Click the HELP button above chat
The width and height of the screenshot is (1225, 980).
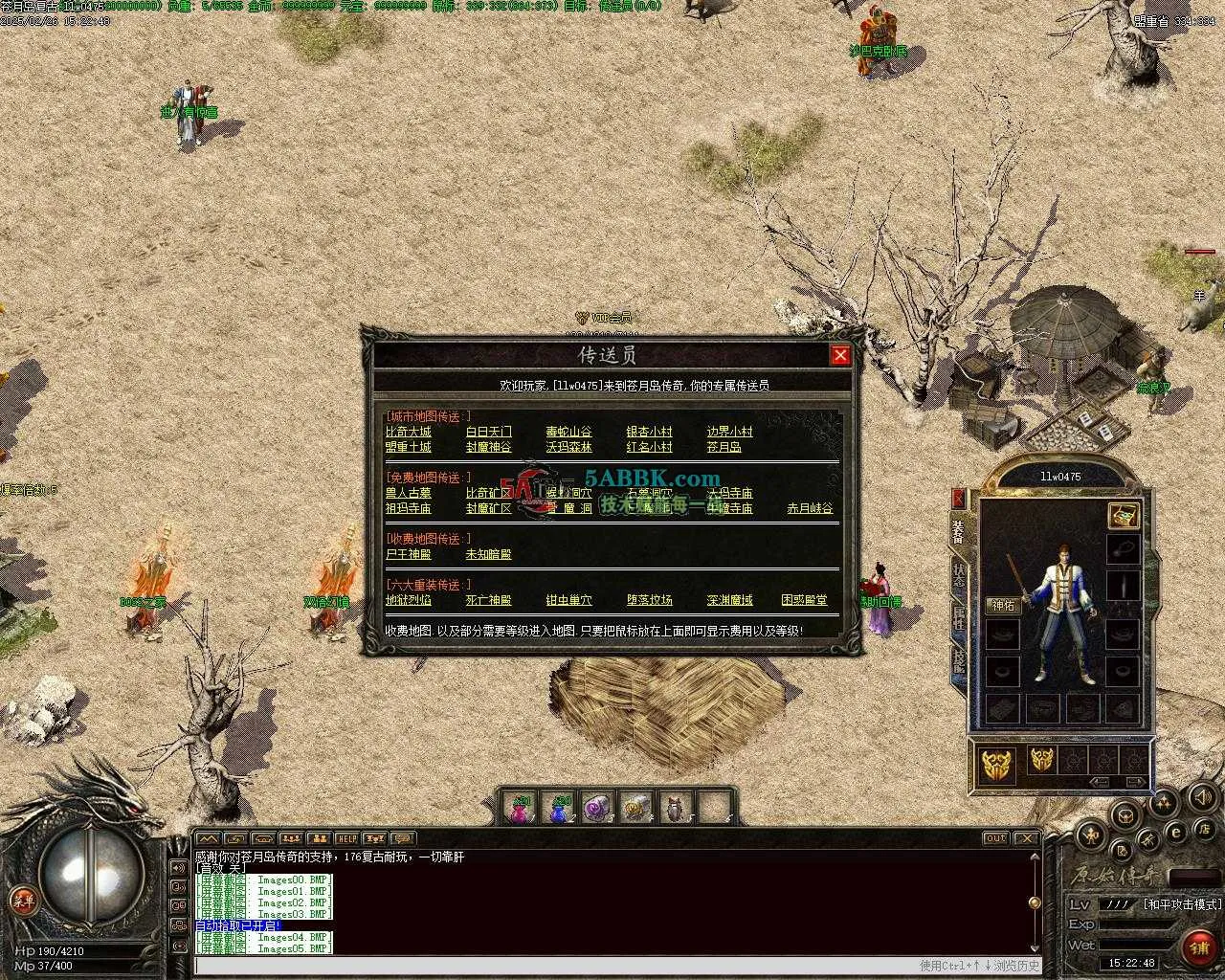(x=346, y=838)
